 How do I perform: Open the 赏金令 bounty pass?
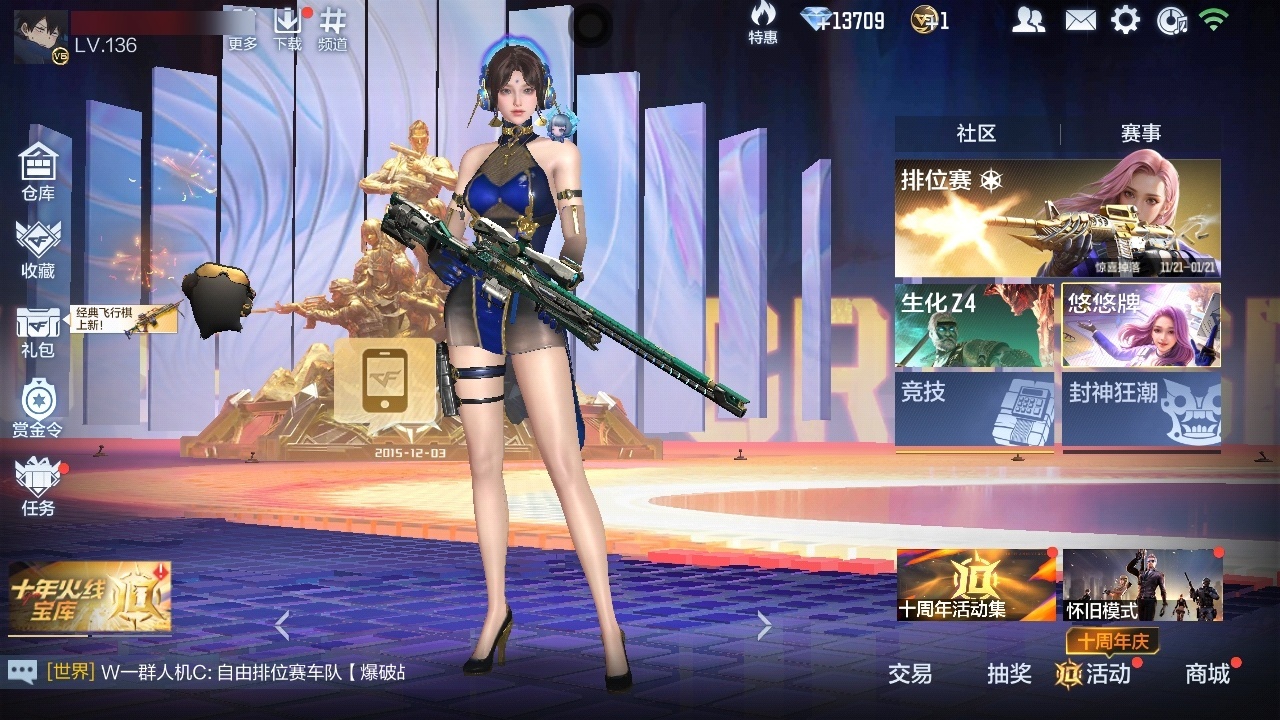click(37, 408)
